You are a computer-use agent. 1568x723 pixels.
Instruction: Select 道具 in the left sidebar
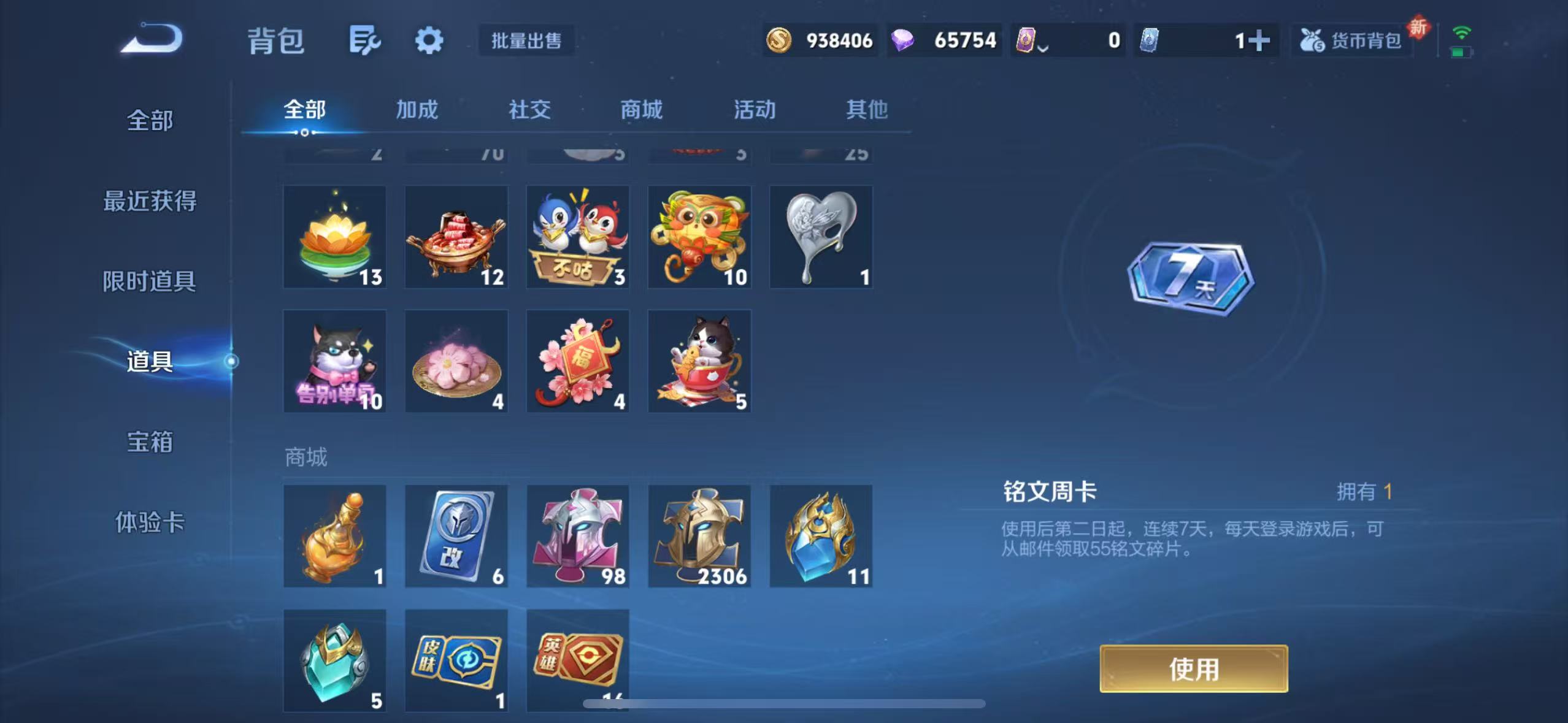pyautogui.click(x=149, y=362)
